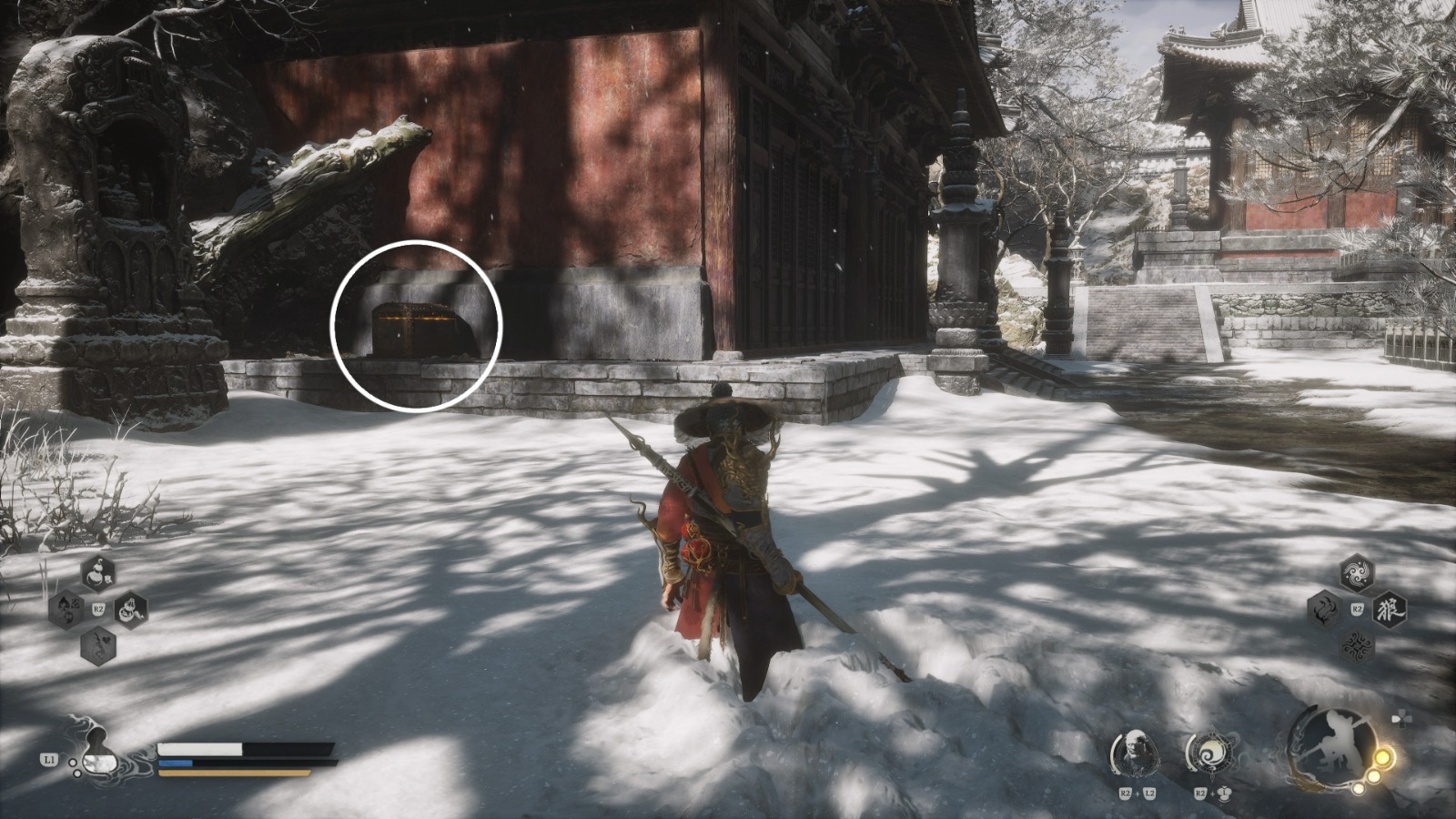Click the left R2 button prompt badge
This screenshot has width=1456, height=819.
[x=98, y=609]
